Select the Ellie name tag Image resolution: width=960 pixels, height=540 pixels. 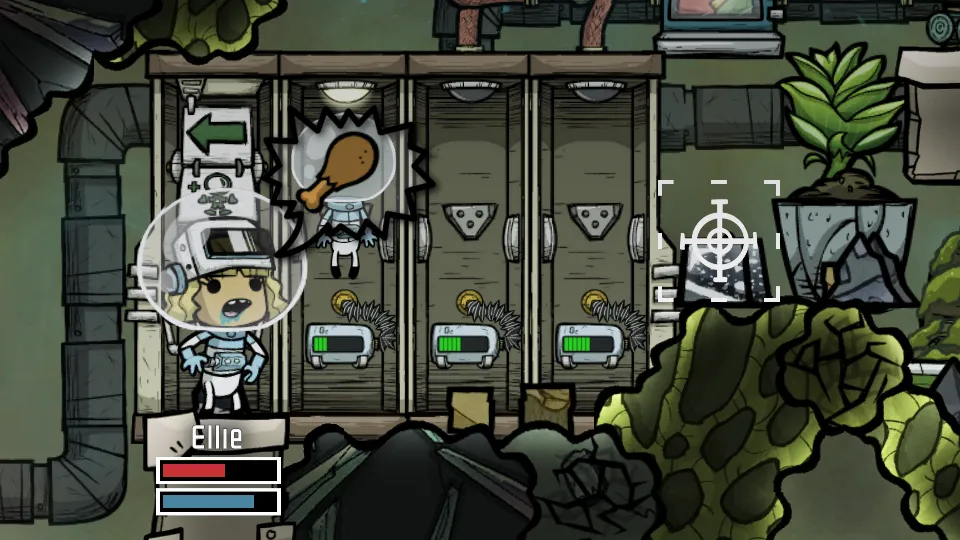click(x=217, y=437)
